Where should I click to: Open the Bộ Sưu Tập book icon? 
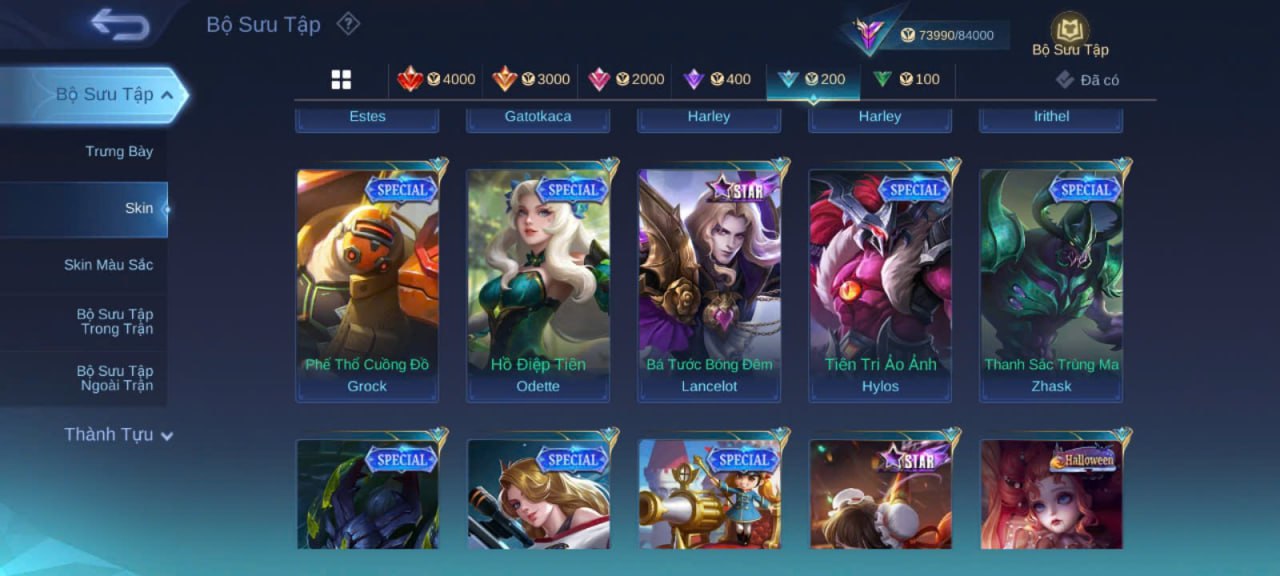[x=1070, y=34]
